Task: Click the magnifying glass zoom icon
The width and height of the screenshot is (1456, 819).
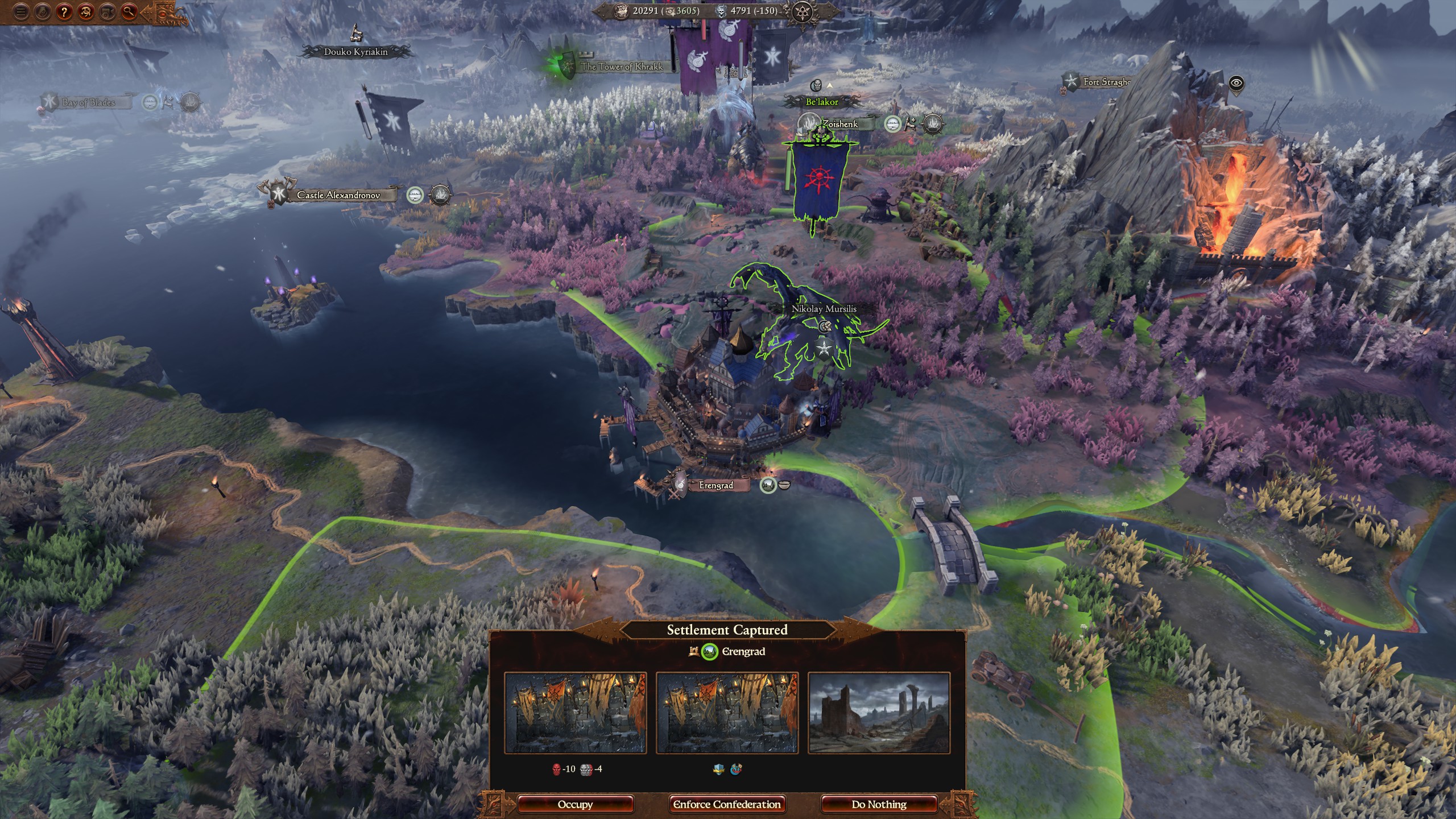Action: tap(129, 12)
